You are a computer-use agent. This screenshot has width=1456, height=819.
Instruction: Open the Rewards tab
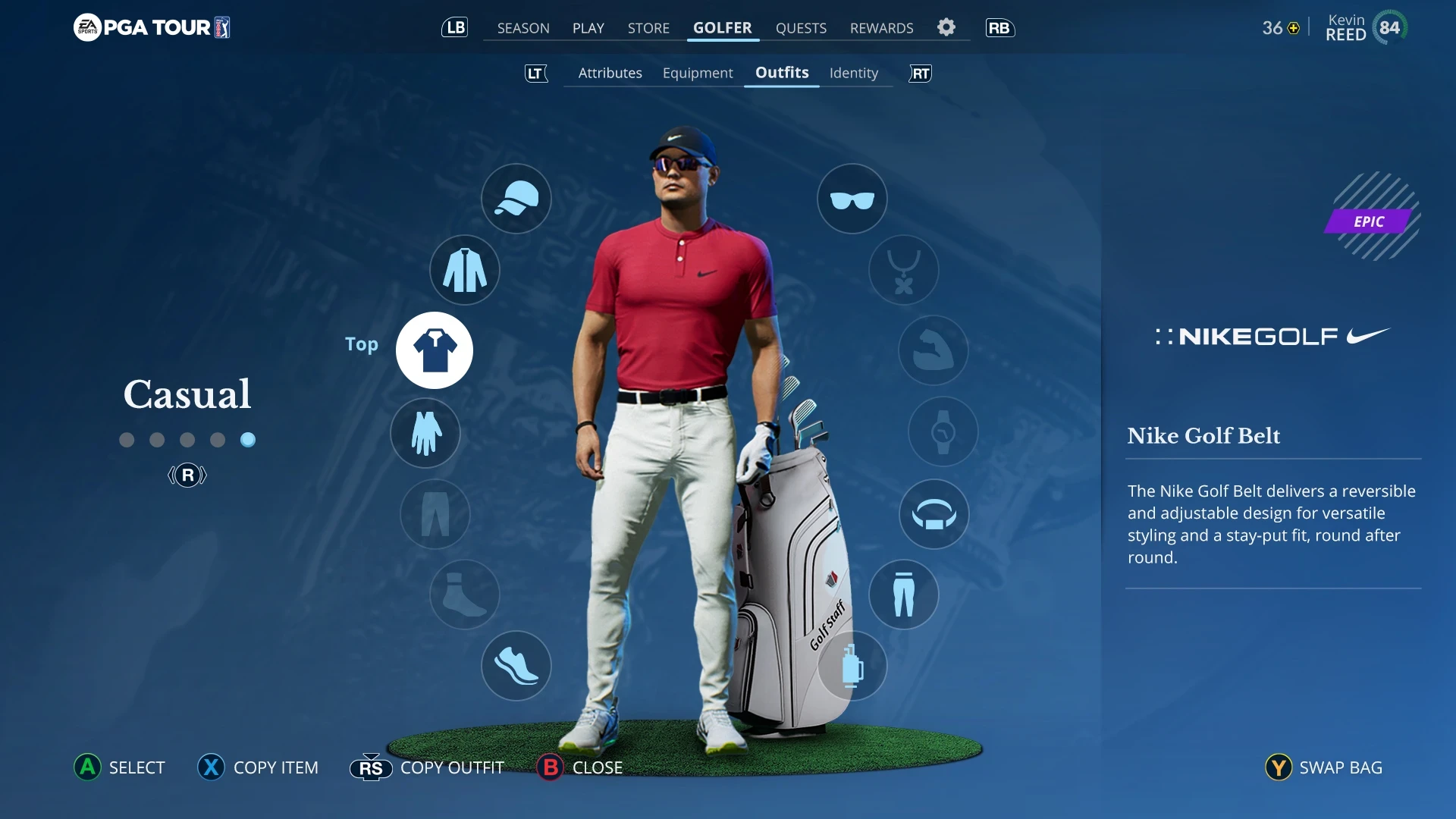tap(881, 28)
